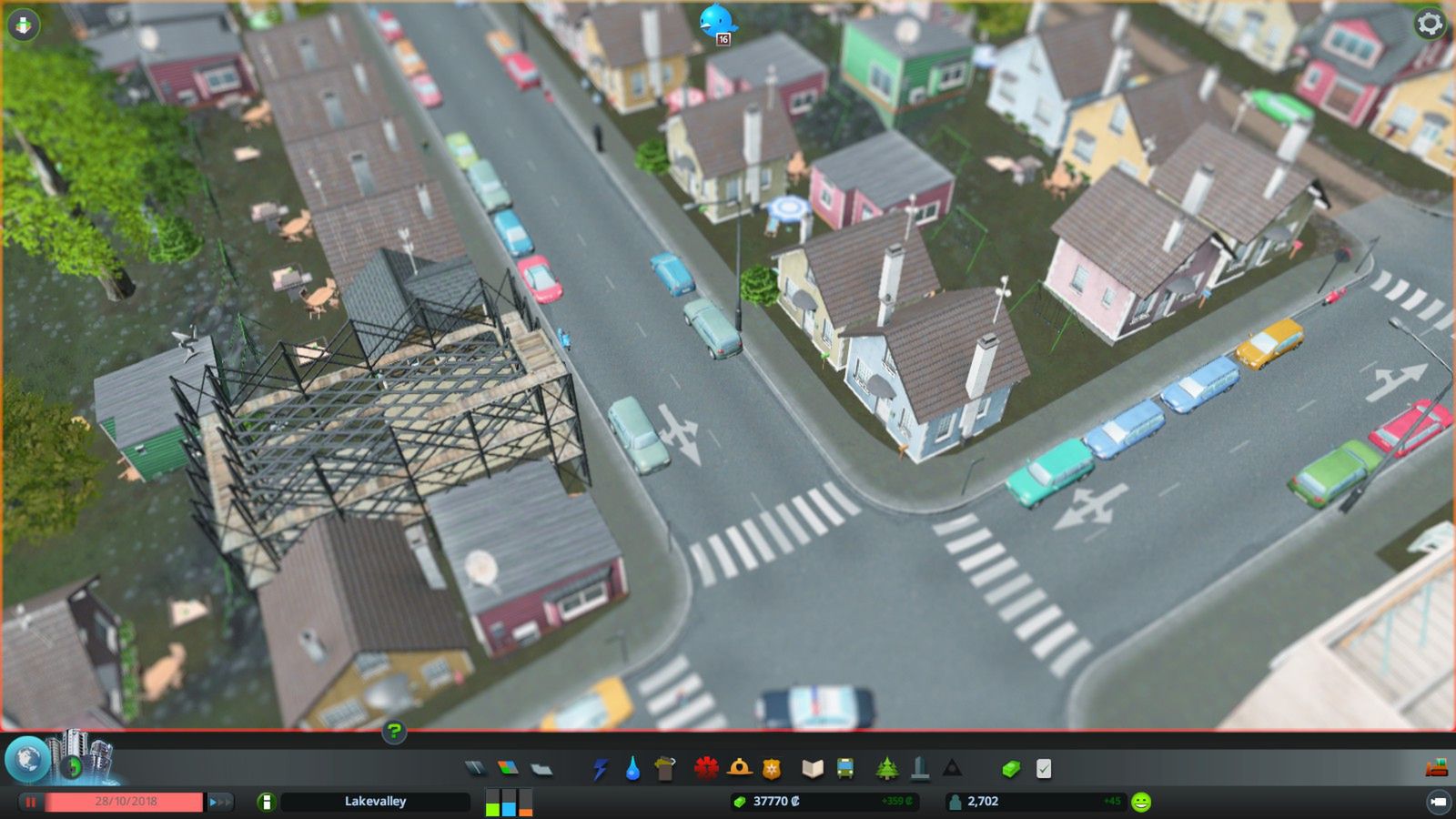The height and width of the screenshot is (819, 1456).
Task: Open the Public Transport menu
Action: tap(844, 769)
